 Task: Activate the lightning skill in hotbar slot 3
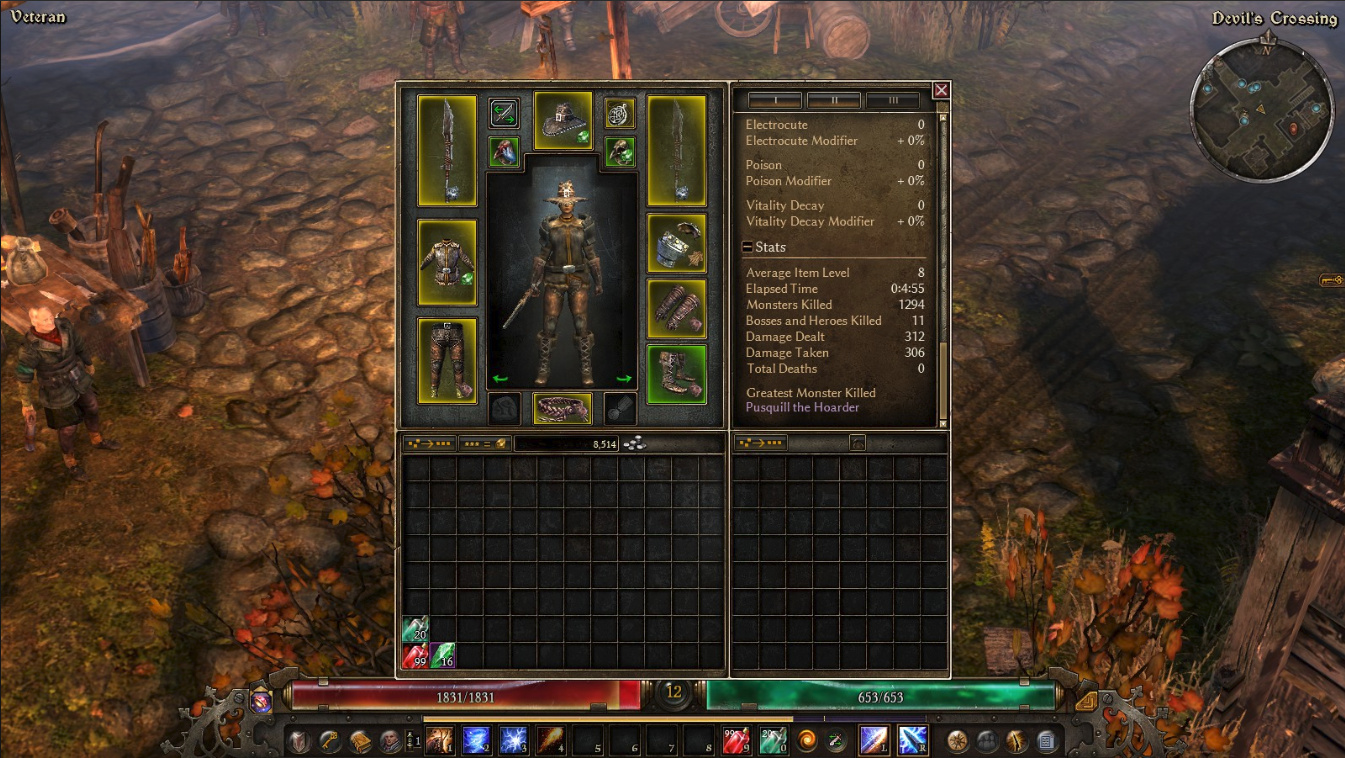513,741
